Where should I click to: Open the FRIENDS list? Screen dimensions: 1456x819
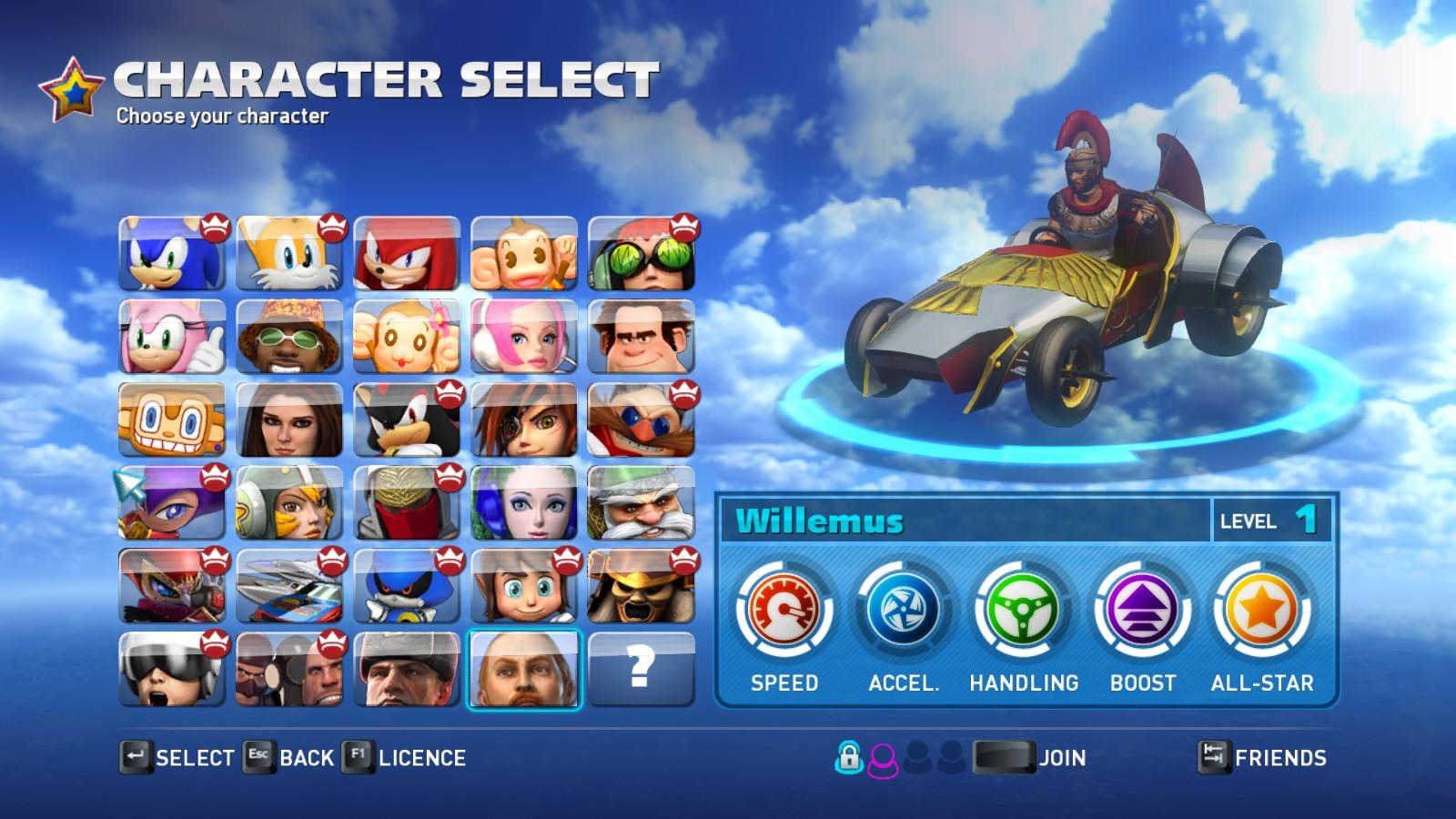tap(1263, 757)
